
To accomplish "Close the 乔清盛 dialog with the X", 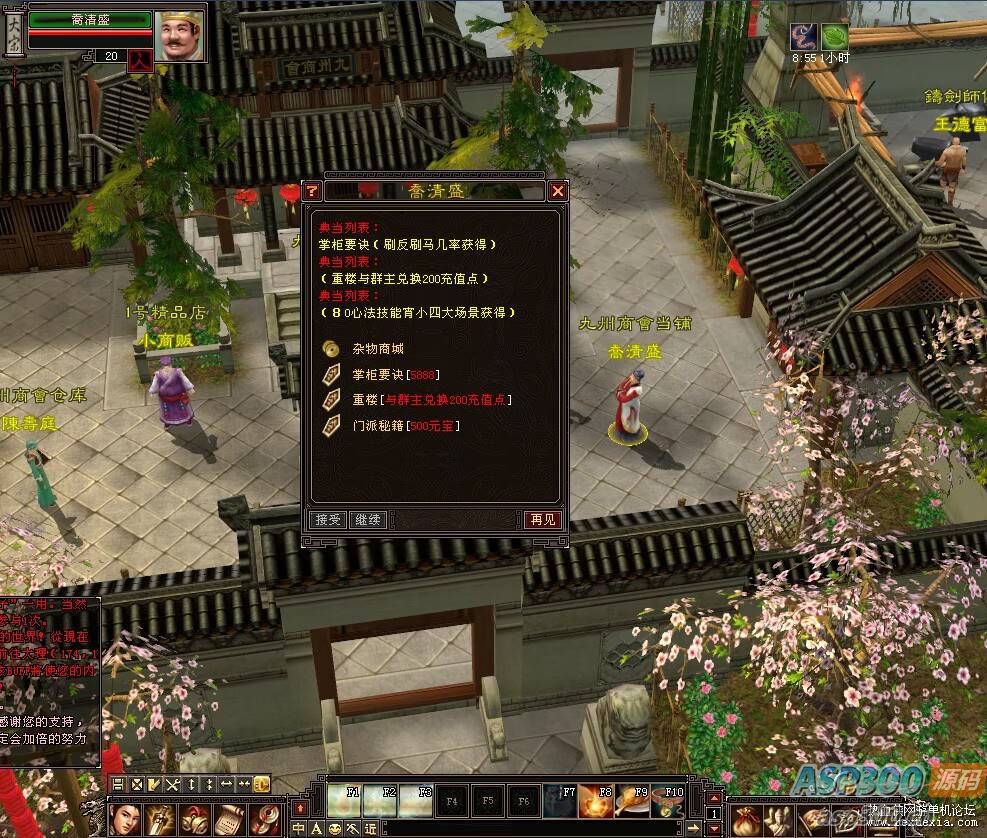I will click(x=558, y=191).
